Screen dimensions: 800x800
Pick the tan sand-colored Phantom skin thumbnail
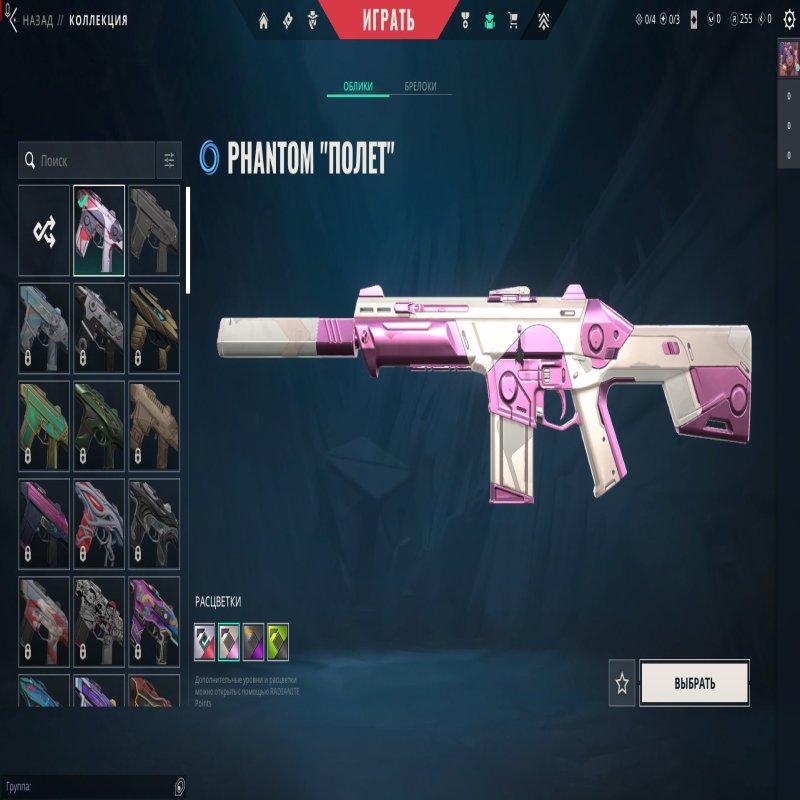[154, 426]
